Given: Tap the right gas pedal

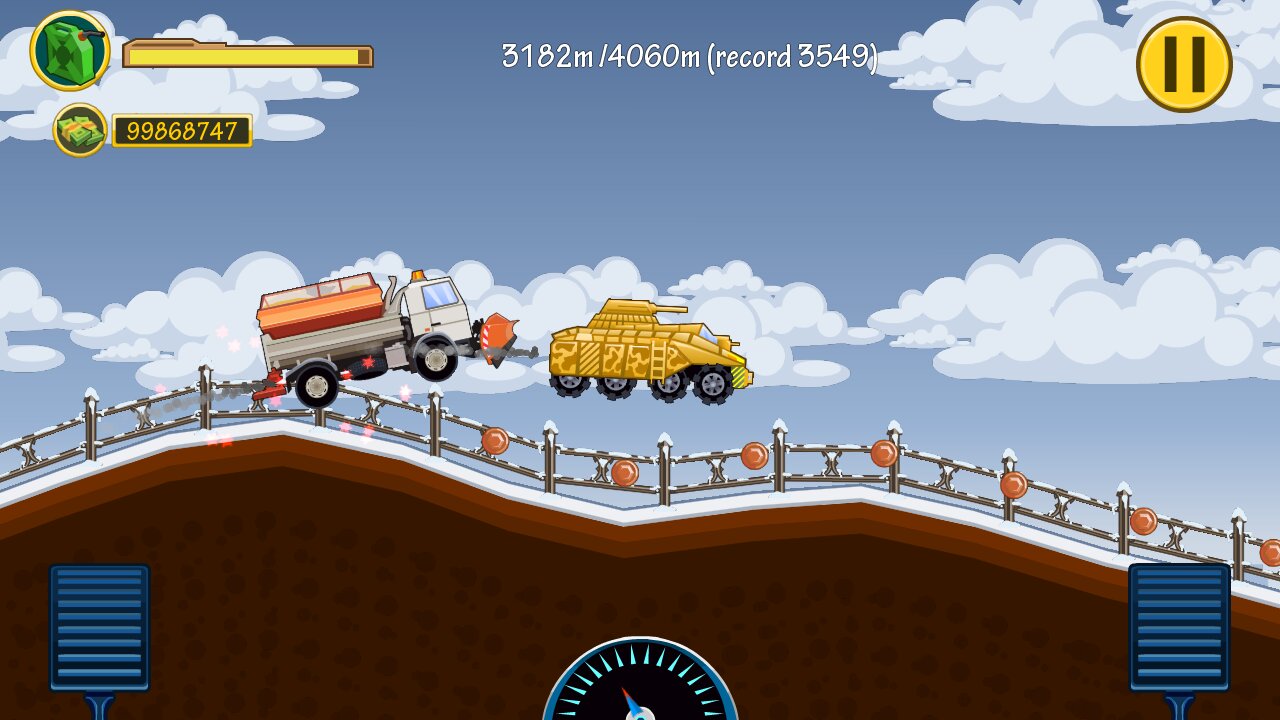Looking at the screenshot, I should click(1179, 627).
